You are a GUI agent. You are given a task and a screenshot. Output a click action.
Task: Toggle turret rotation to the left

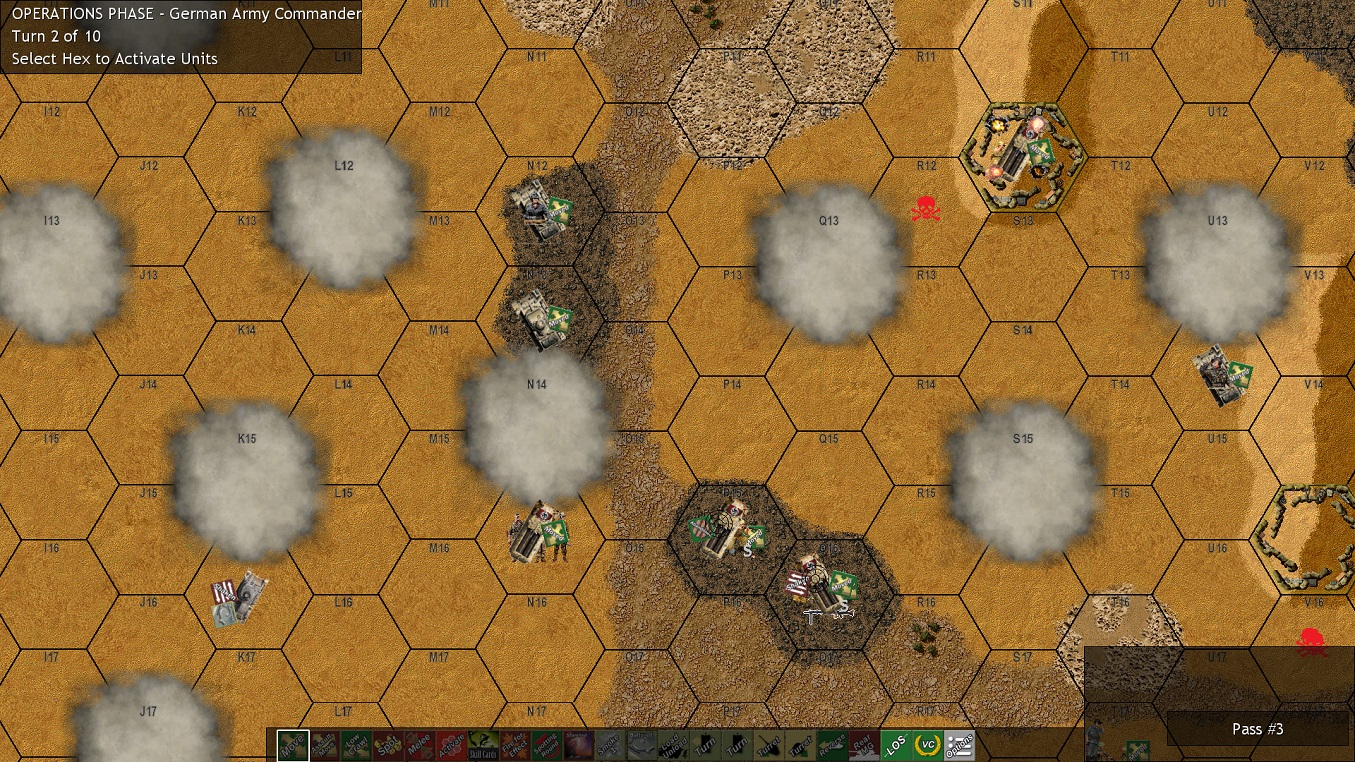[x=767, y=744]
